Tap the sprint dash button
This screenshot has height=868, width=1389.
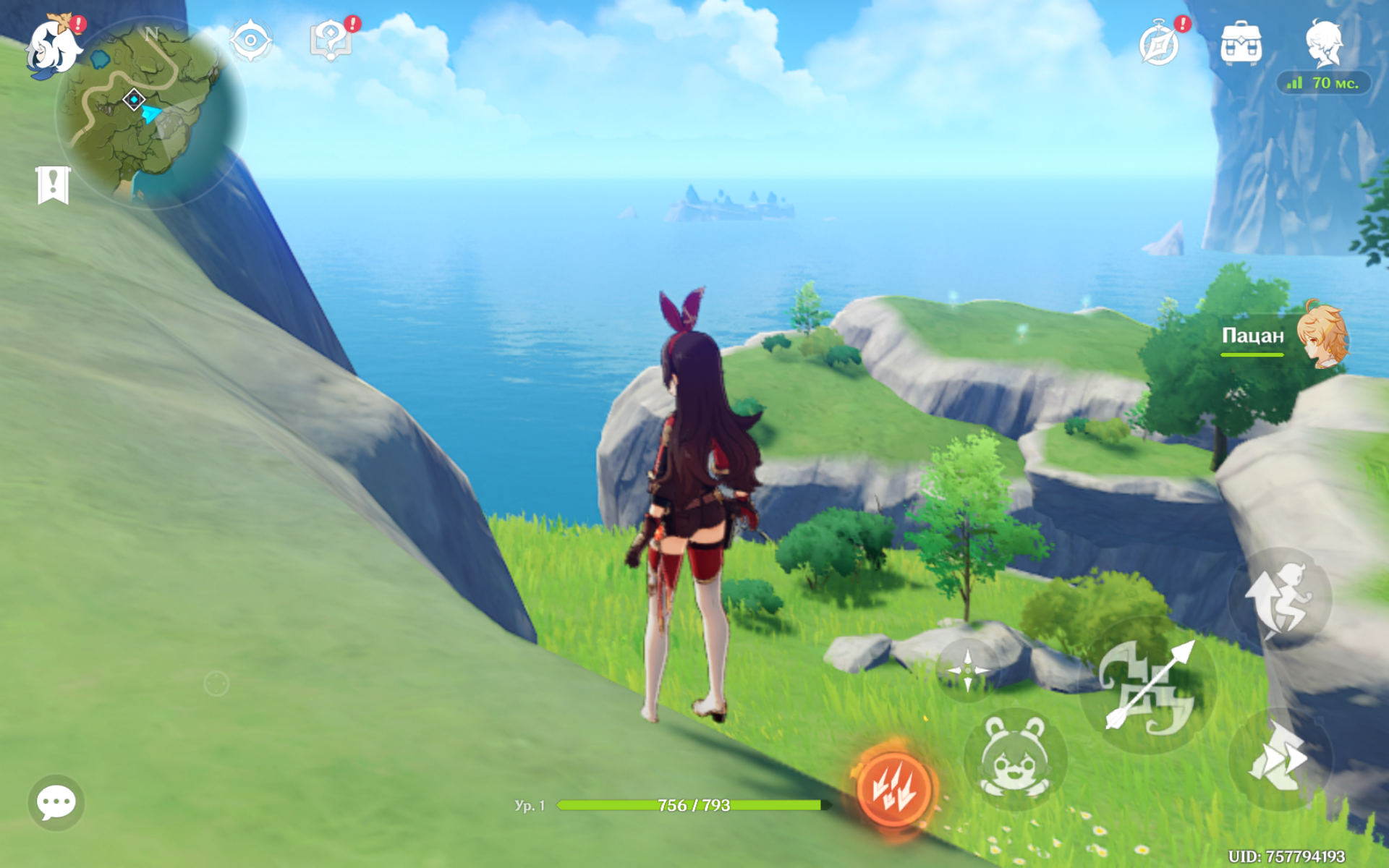[x=1279, y=759]
